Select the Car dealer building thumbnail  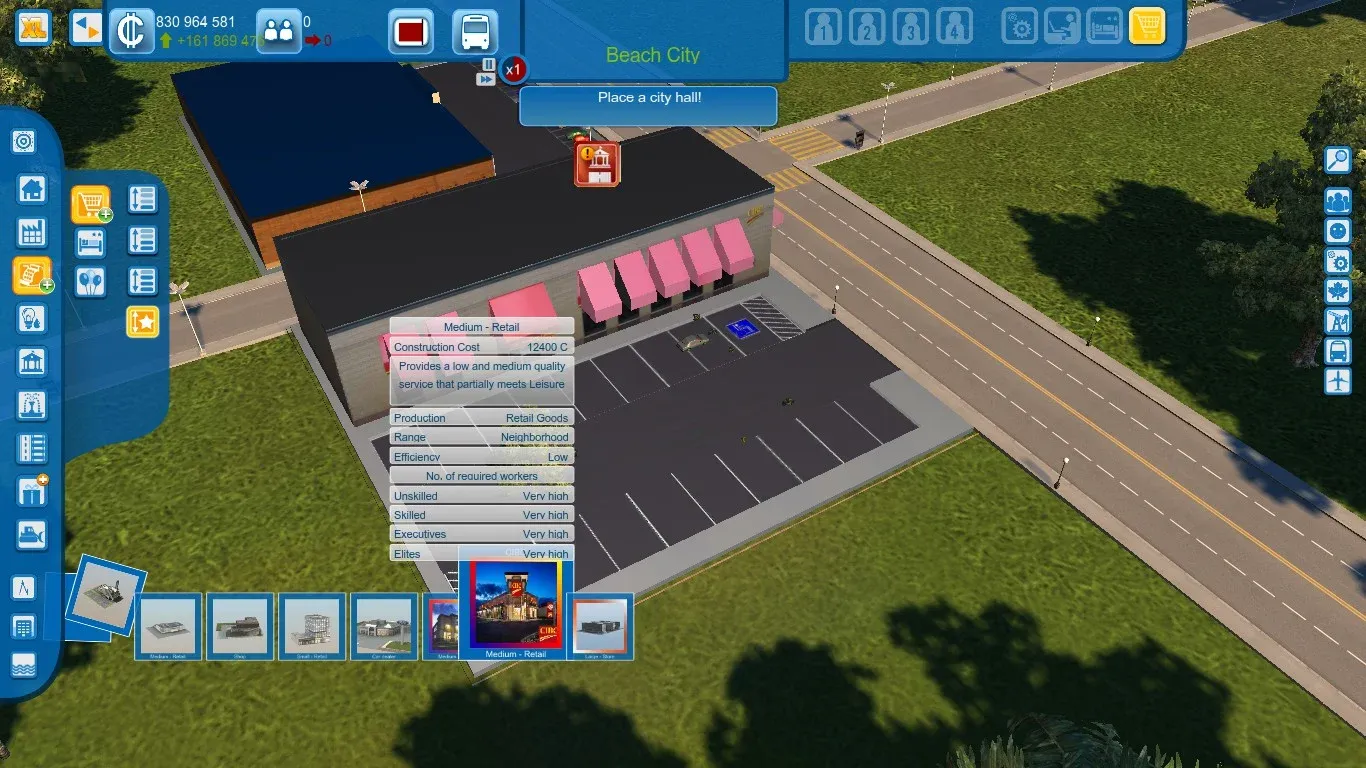(384, 626)
